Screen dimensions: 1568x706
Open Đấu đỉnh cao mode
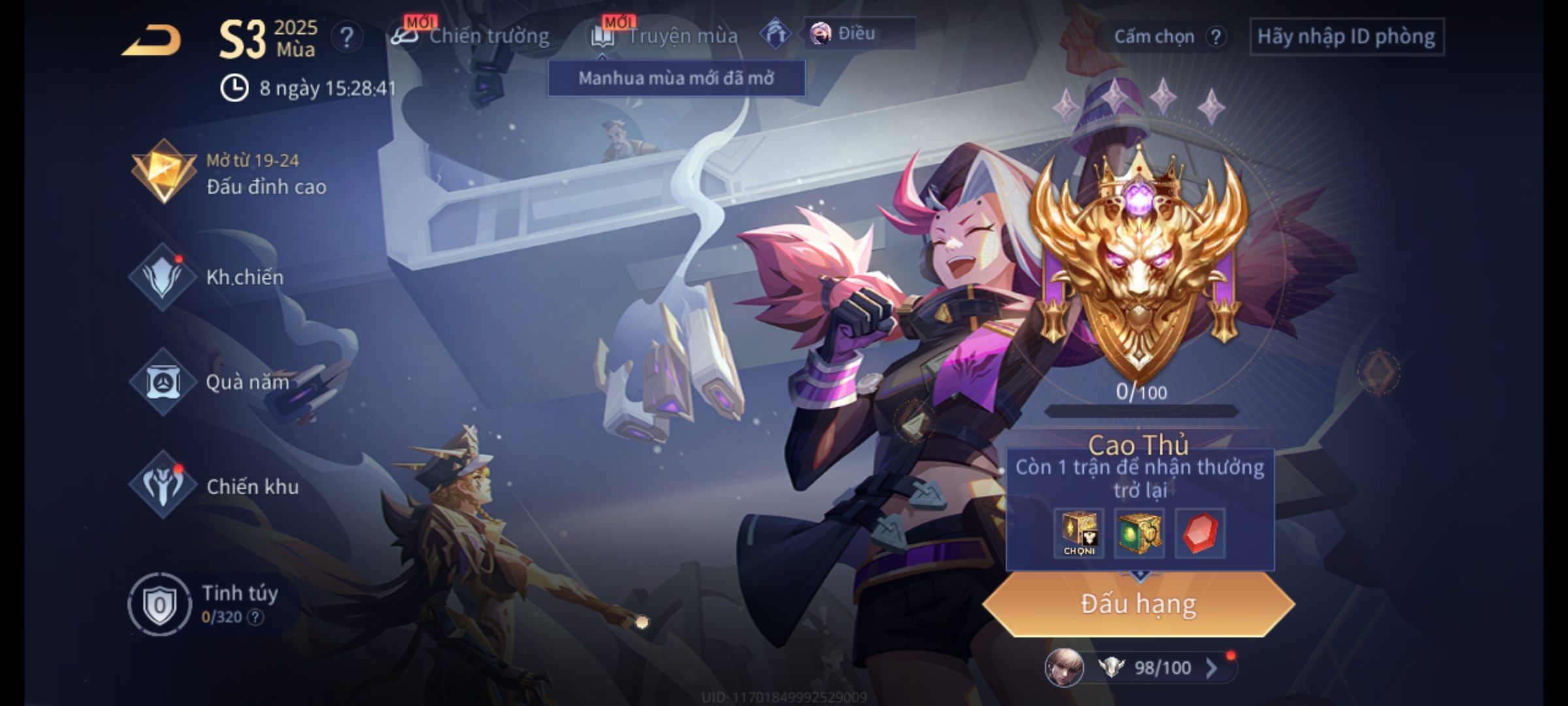pos(229,173)
